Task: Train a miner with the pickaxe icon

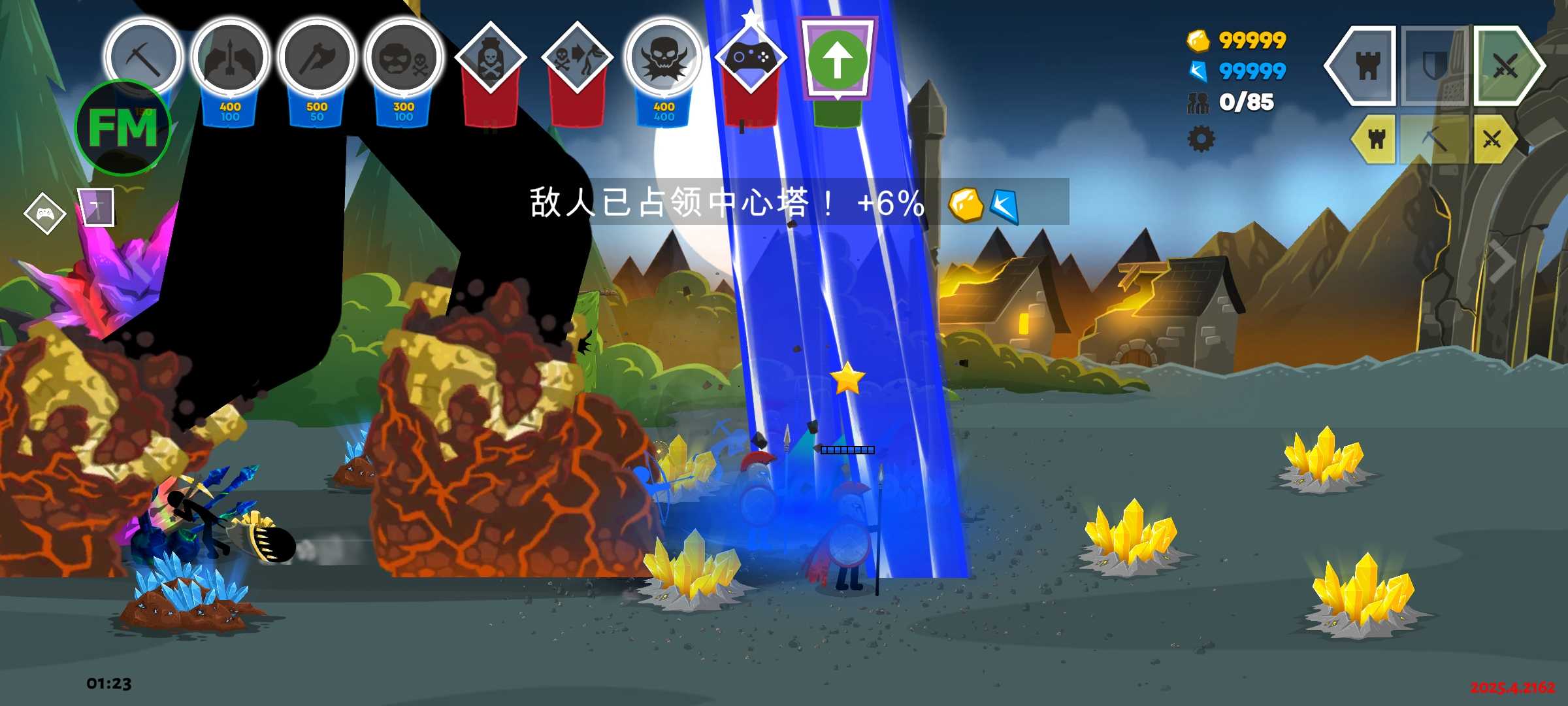Action: coord(143,58)
